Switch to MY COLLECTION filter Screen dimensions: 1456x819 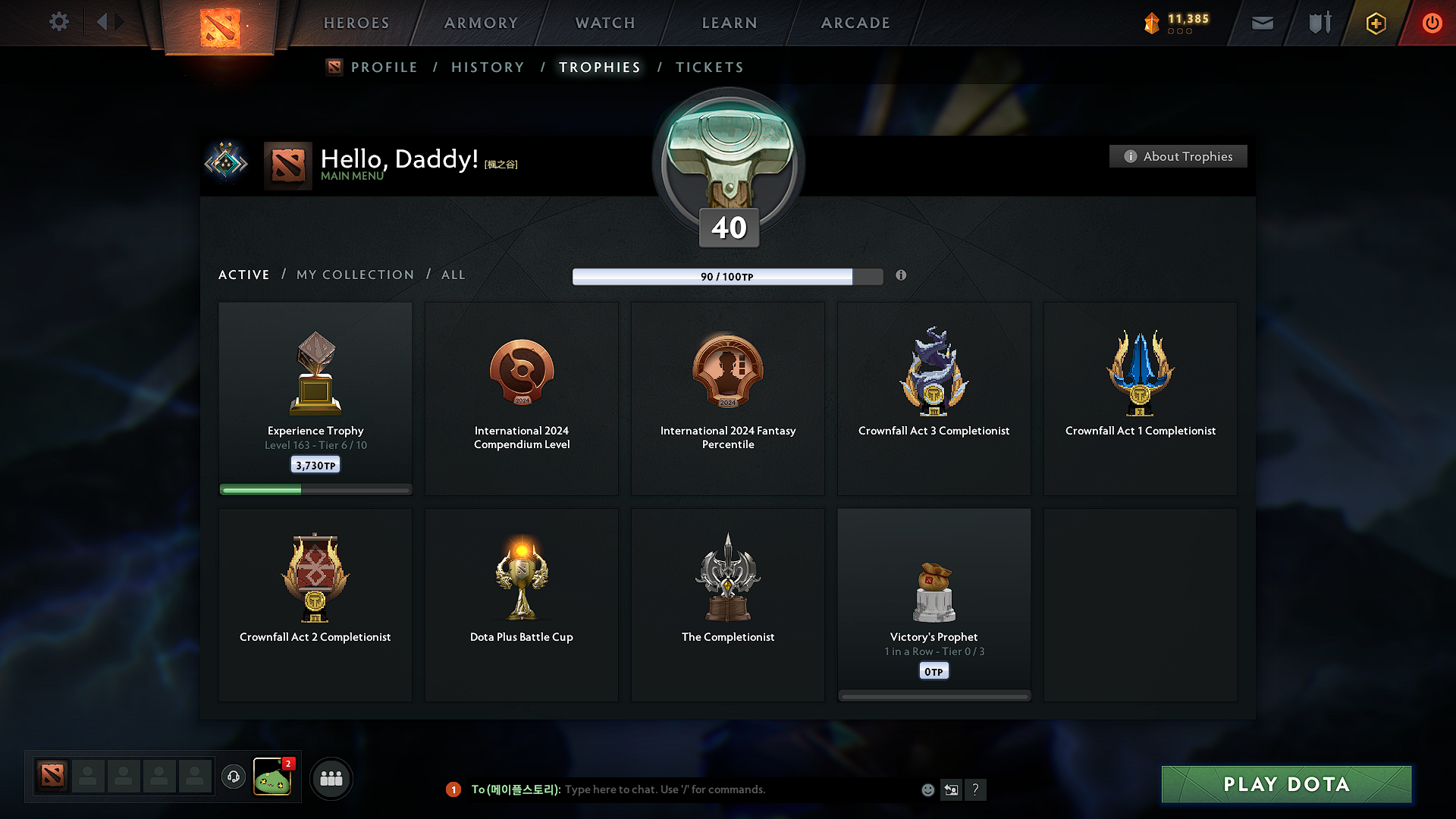tap(354, 275)
